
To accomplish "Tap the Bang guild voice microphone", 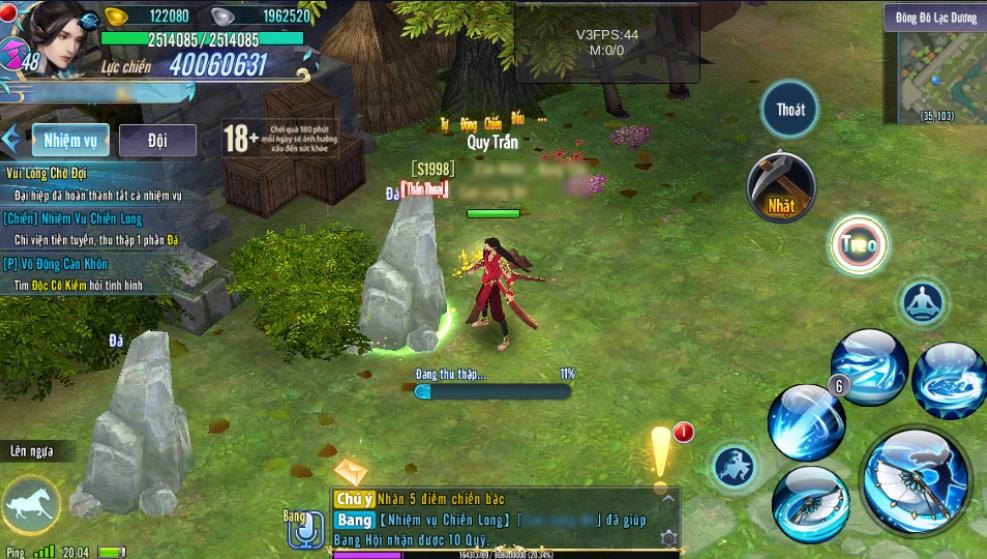I will [x=303, y=530].
